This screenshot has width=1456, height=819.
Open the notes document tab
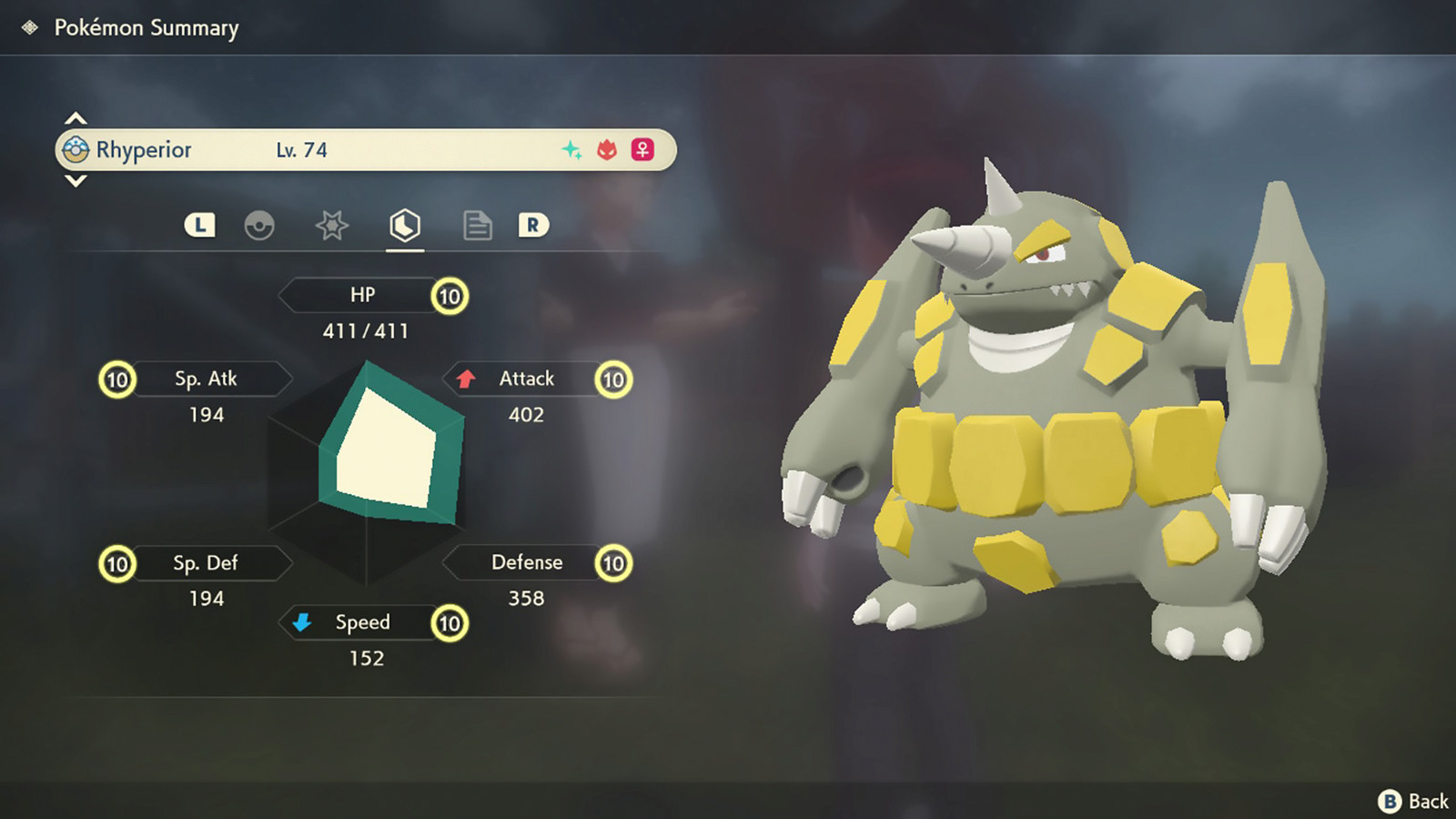tap(477, 225)
